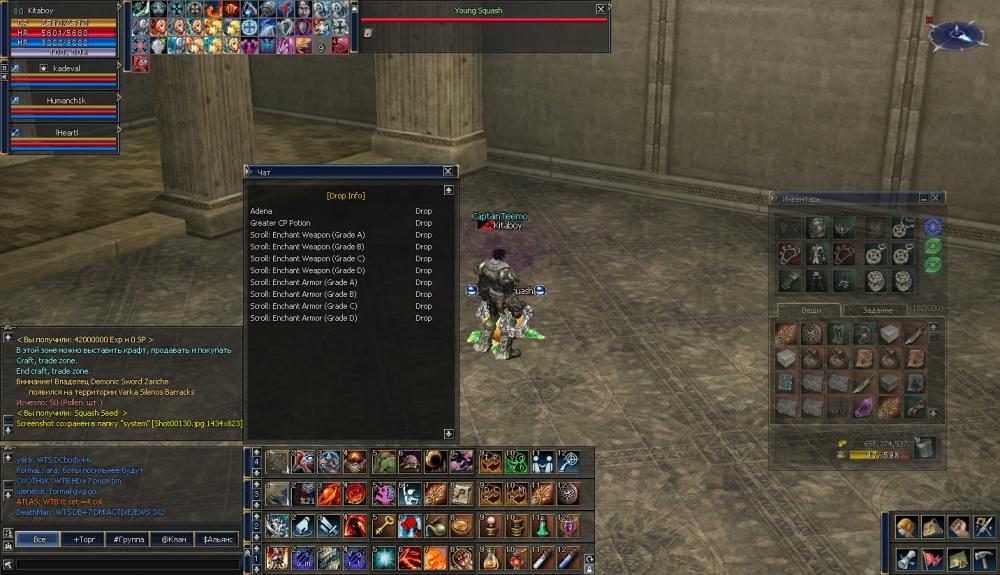Select party member kadeval
1000x575 pixels.
[66, 68]
